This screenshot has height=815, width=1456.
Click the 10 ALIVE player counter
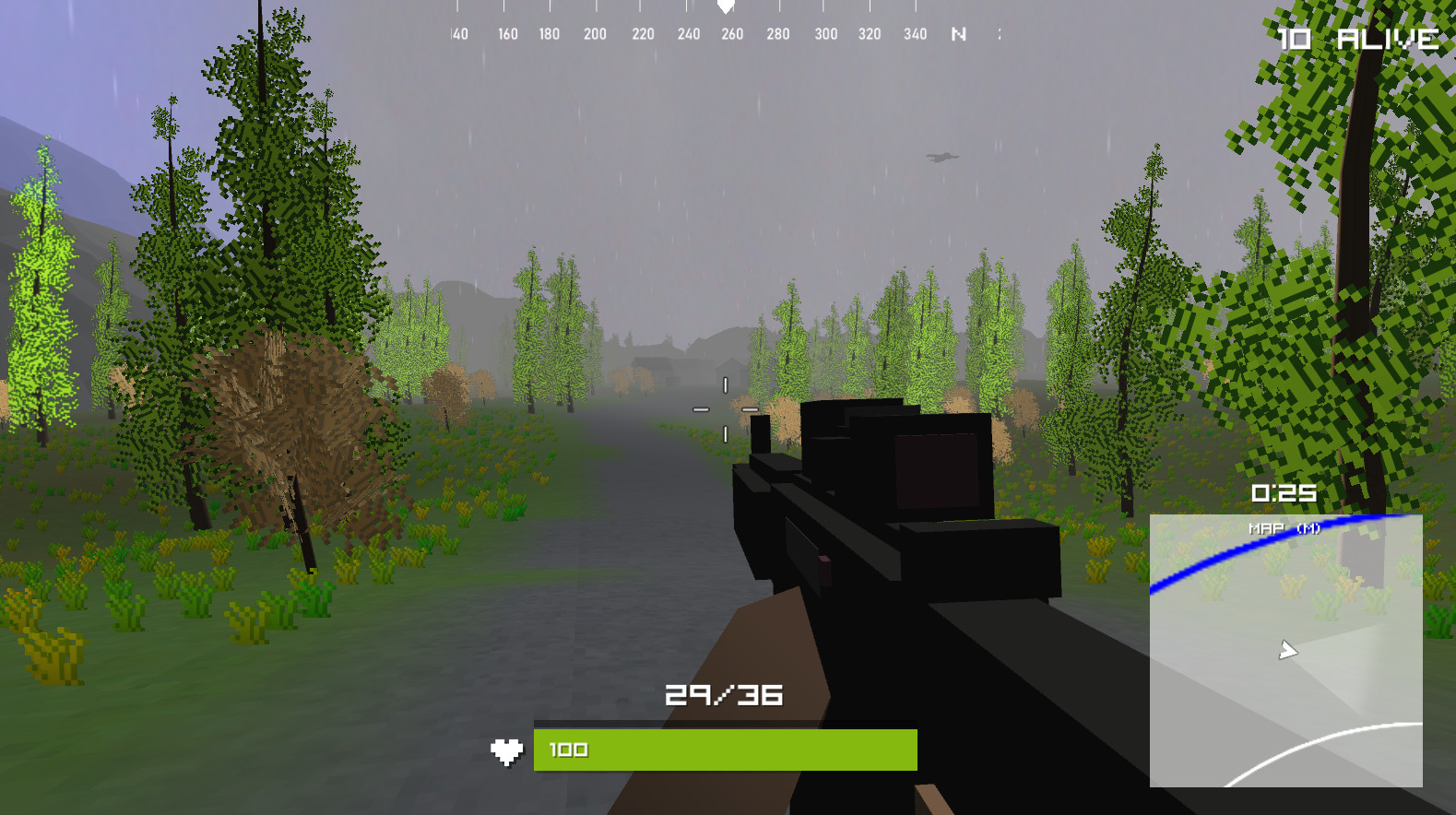coord(1354,39)
